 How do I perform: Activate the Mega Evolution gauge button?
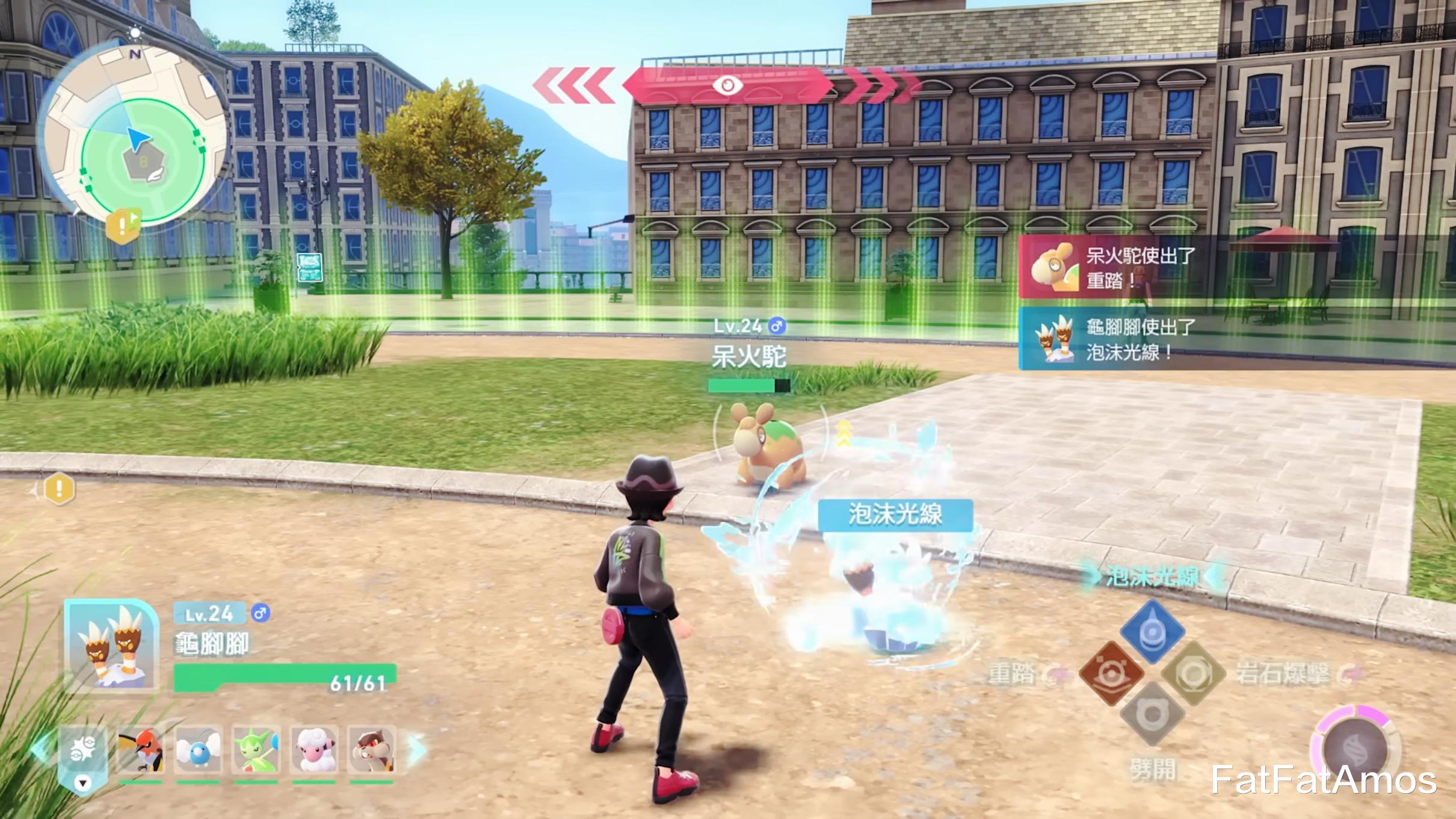pyautogui.click(x=1356, y=750)
